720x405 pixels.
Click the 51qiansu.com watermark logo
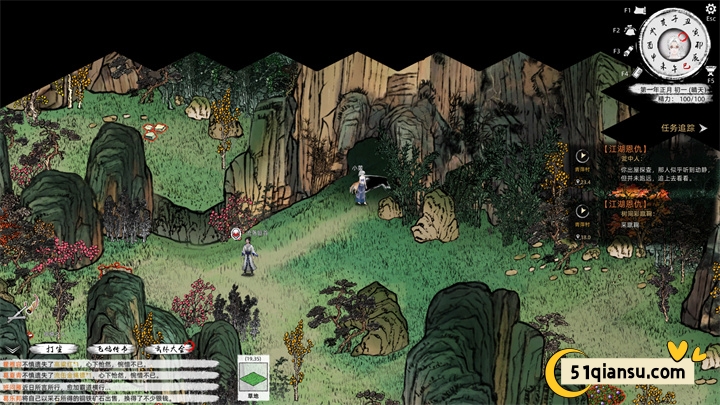pyautogui.click(x=618, y=371)
